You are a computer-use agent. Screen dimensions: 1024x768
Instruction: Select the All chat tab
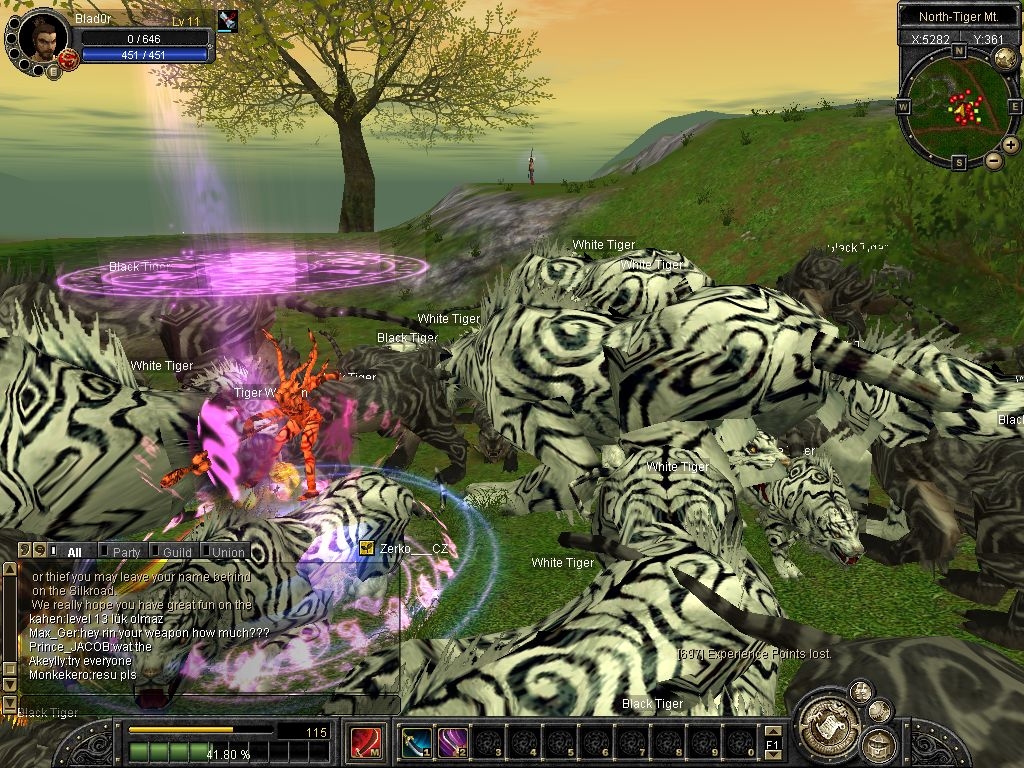tap(75, 552)
